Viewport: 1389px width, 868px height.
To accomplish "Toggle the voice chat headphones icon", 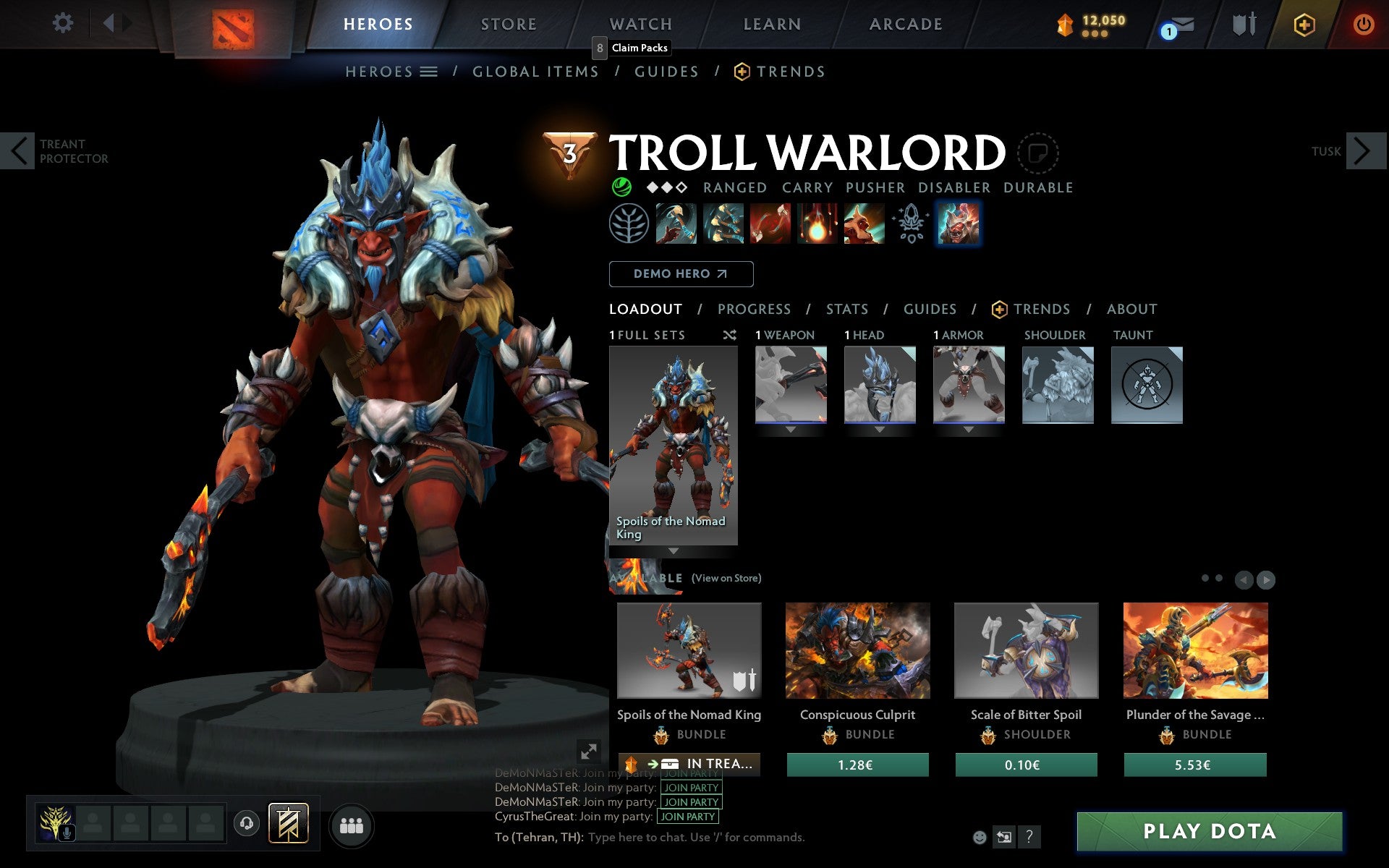I will point(246,823).
